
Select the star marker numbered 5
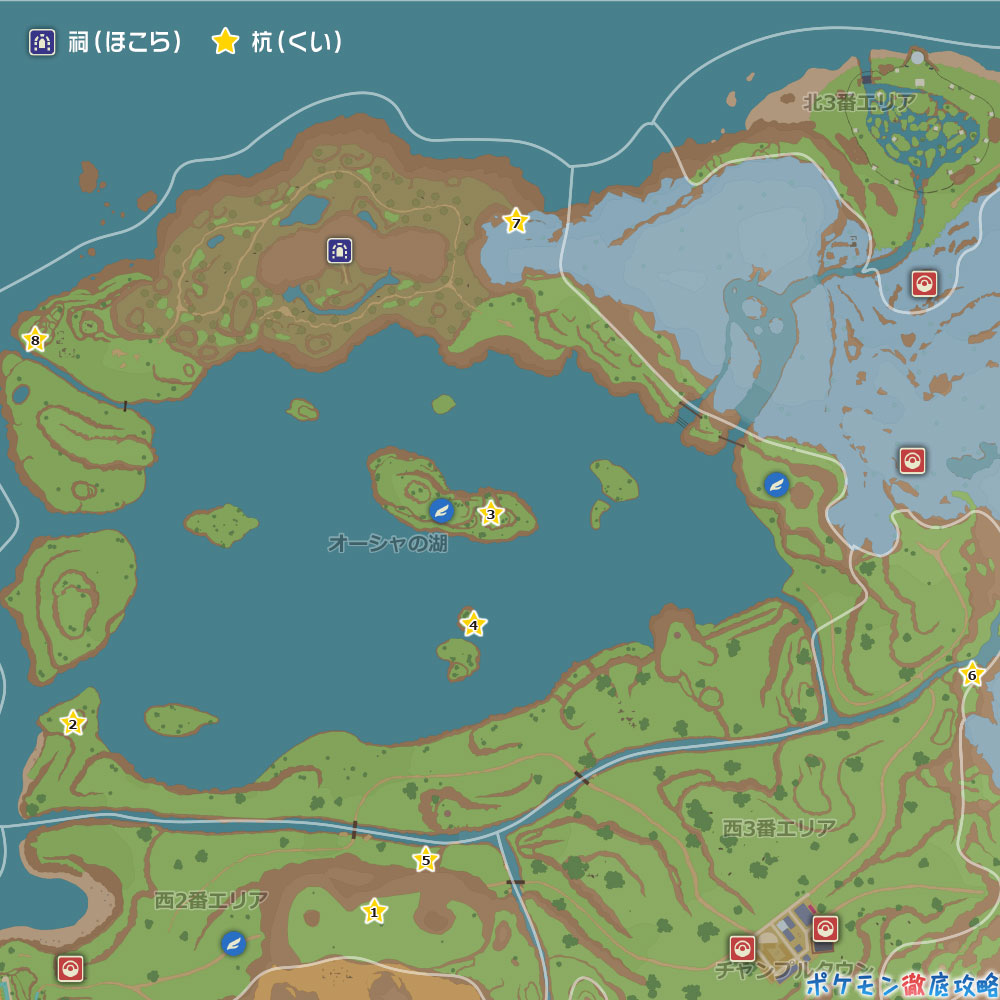[426, 859]
